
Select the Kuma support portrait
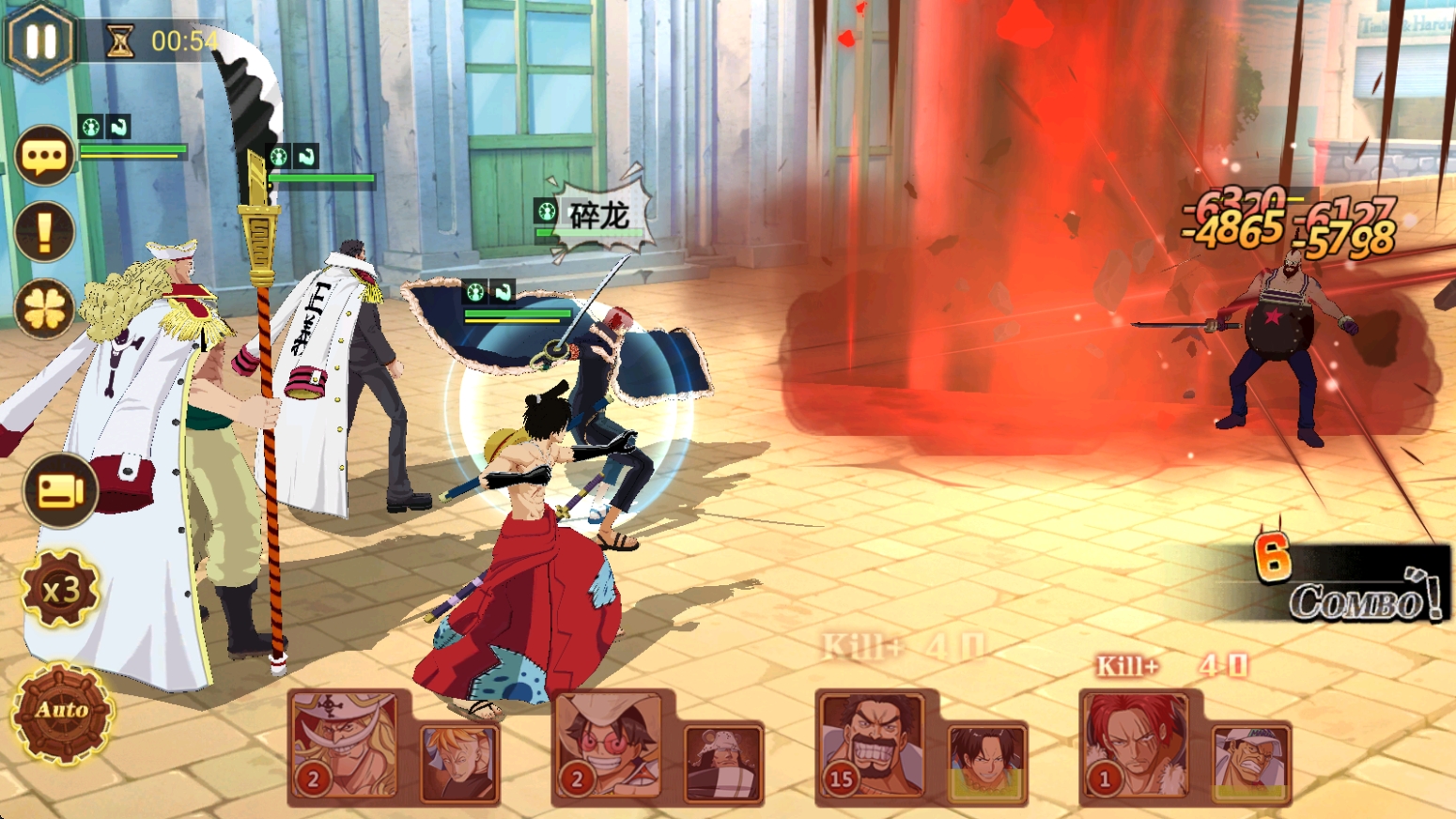(x=722, y=764)
